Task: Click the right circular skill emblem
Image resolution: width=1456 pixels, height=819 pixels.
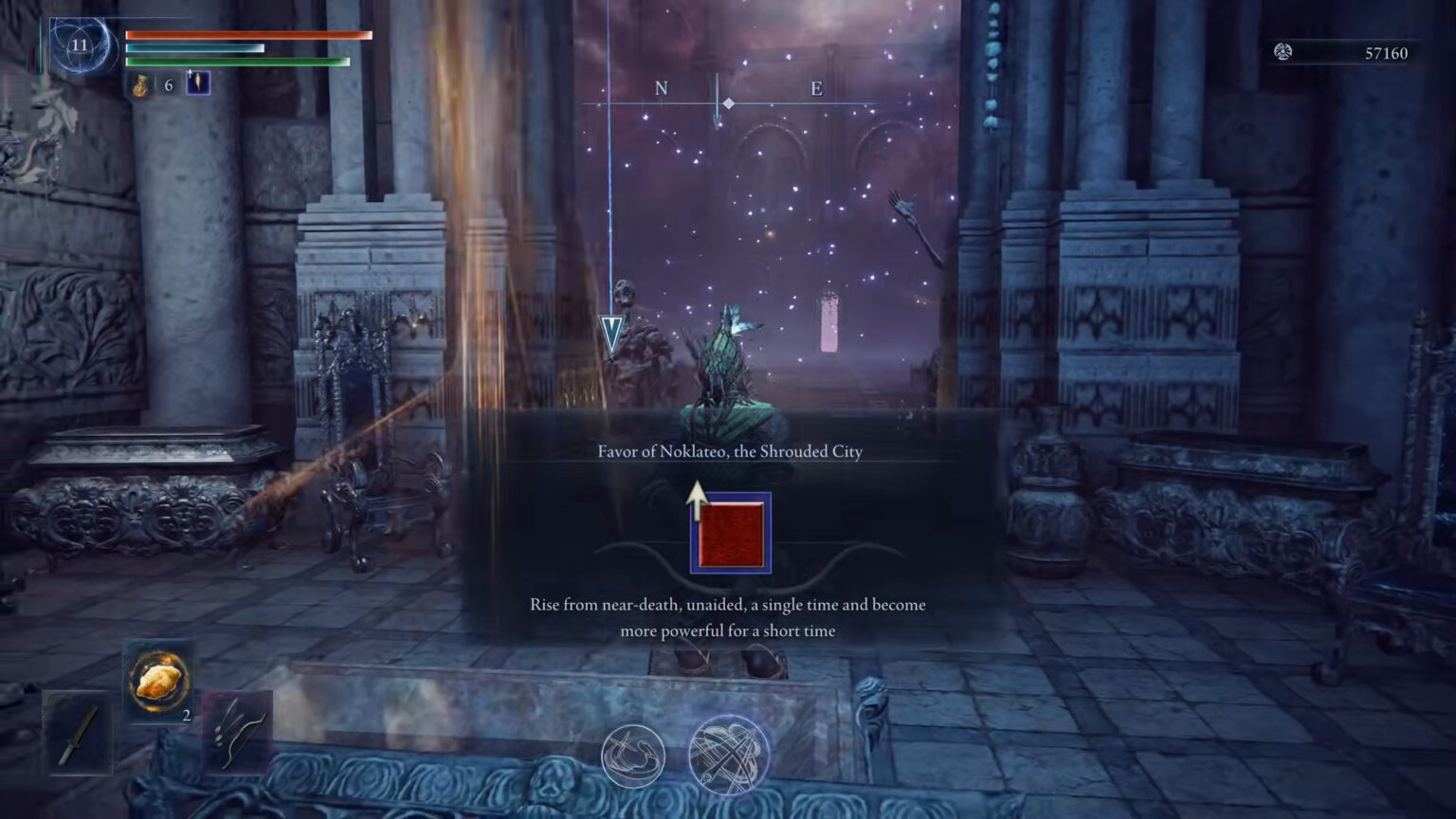Action: (729, 755)
